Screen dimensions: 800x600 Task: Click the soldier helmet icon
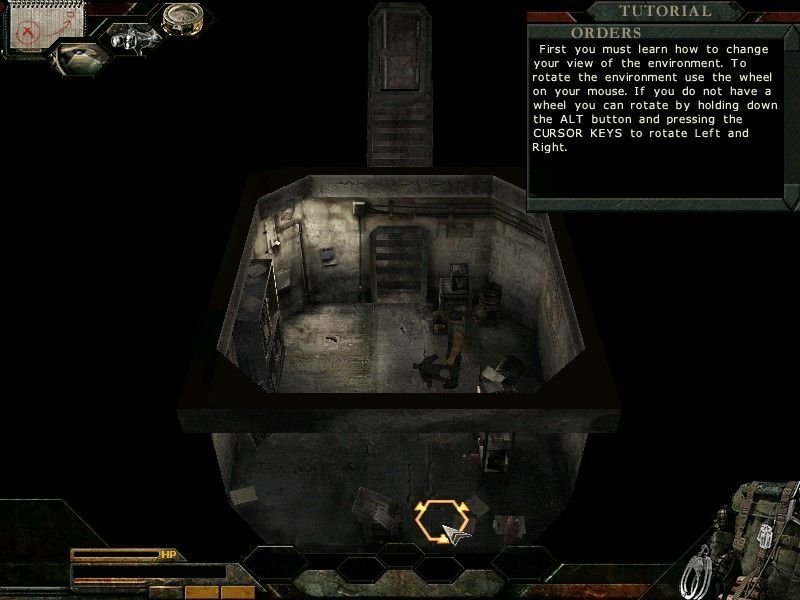point(82,58)
